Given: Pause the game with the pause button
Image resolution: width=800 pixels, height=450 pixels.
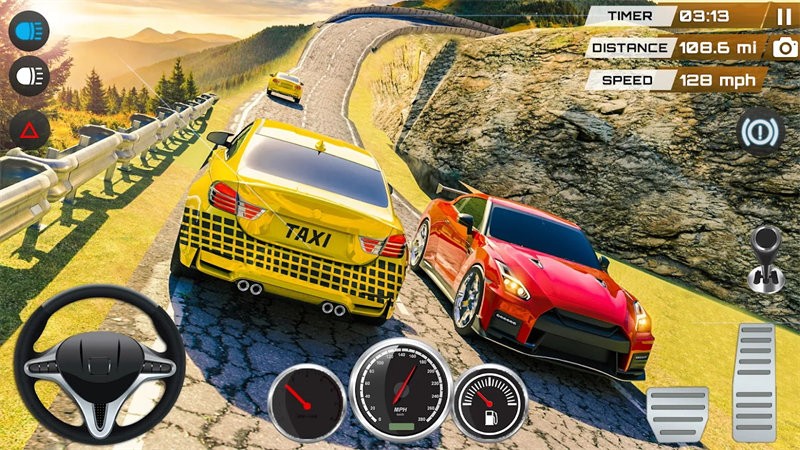Looking at the screenshot, I should [x=782, y=16].
